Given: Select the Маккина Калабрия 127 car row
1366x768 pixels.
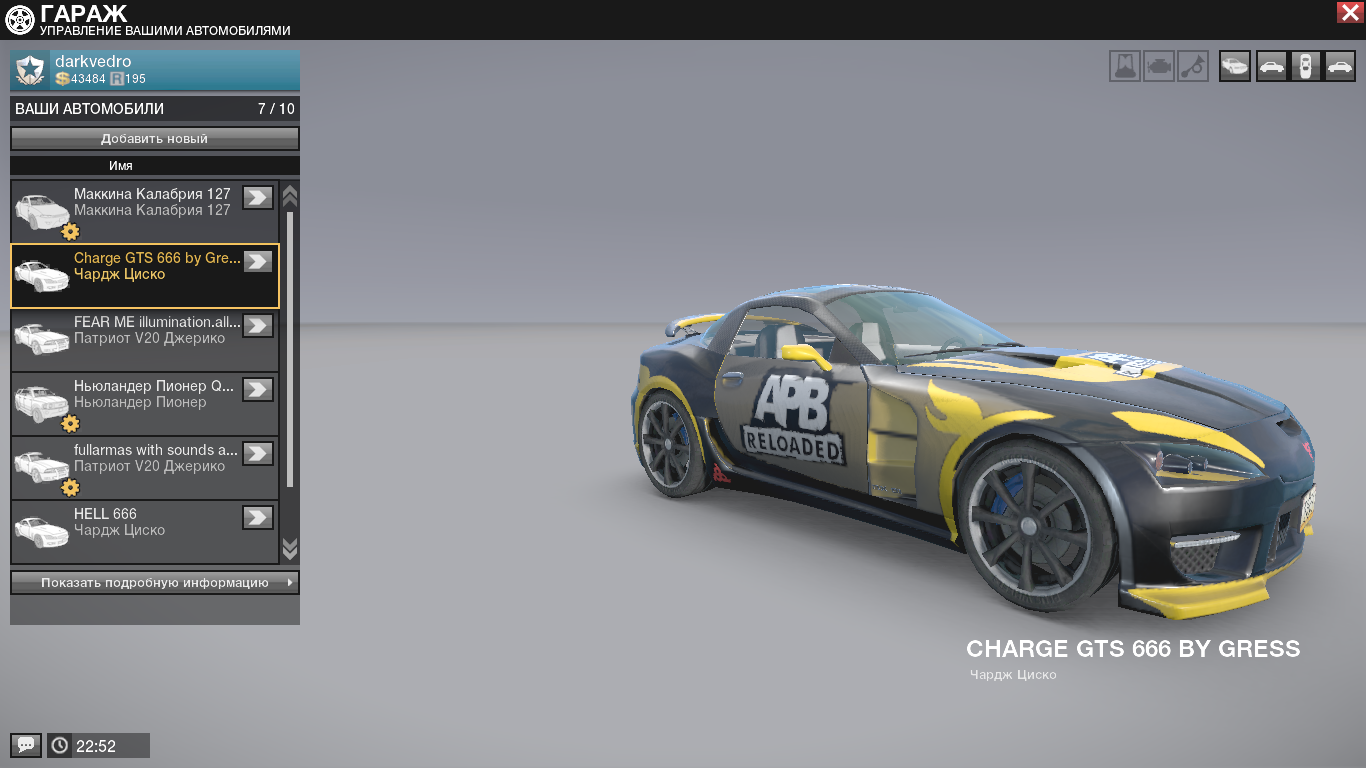Looking at the screenshot, I should [140, 212].
